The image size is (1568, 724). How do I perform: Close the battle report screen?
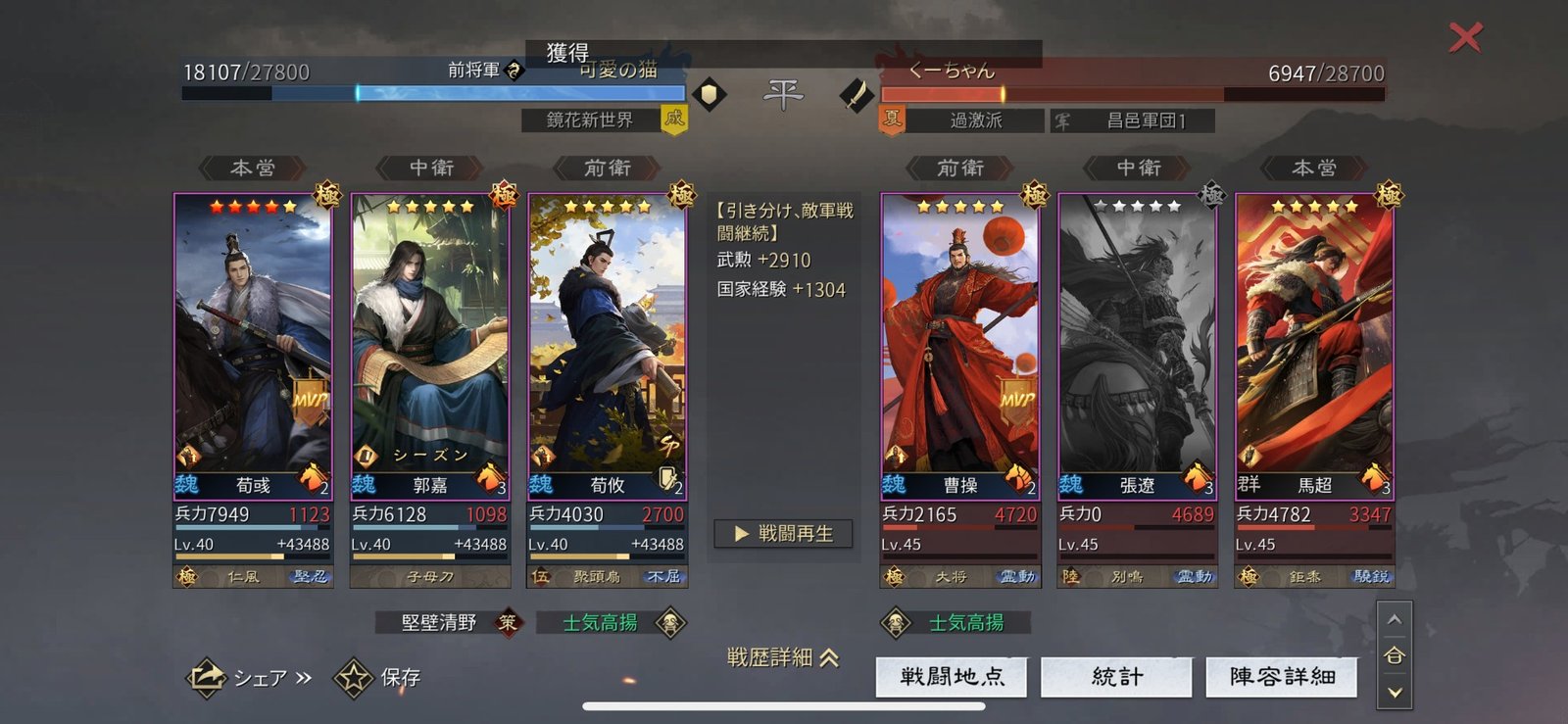pos(1465,38)
